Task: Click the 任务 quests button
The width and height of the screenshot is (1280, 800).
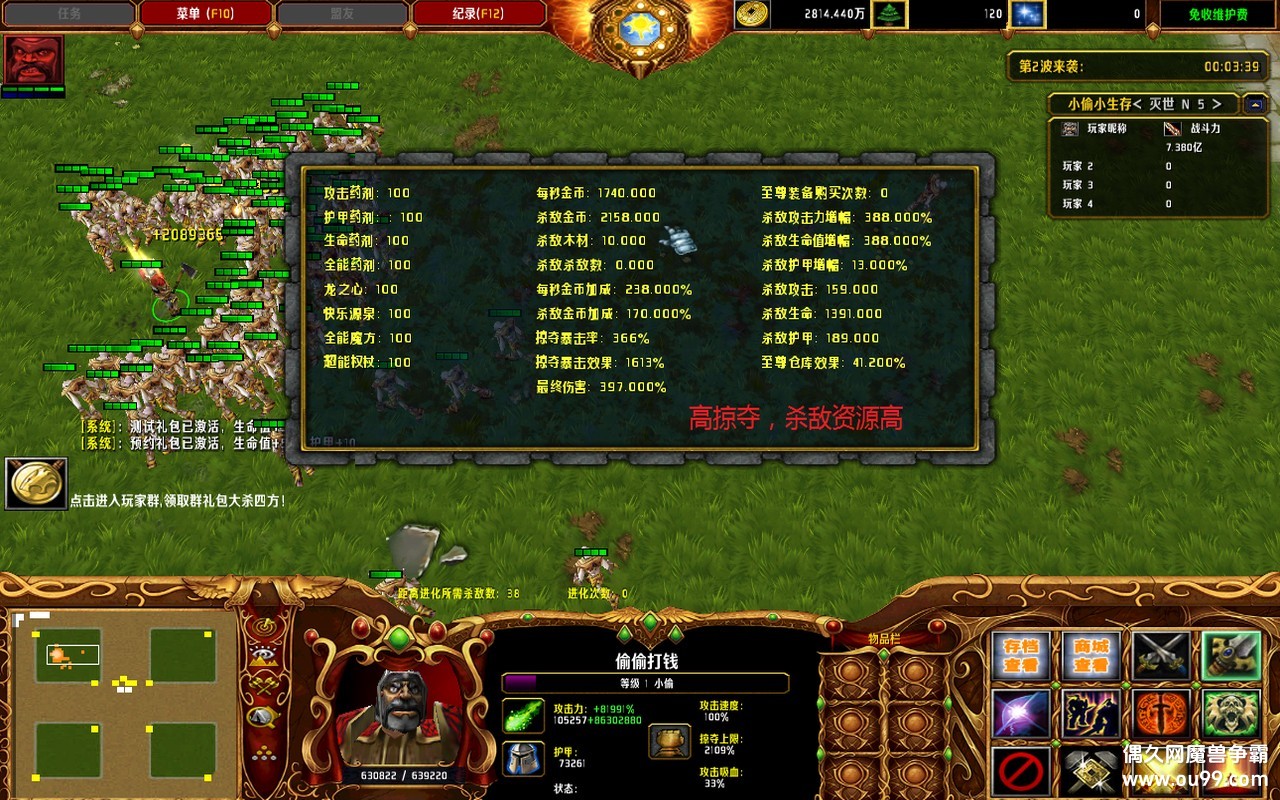Action: point(68,13)
